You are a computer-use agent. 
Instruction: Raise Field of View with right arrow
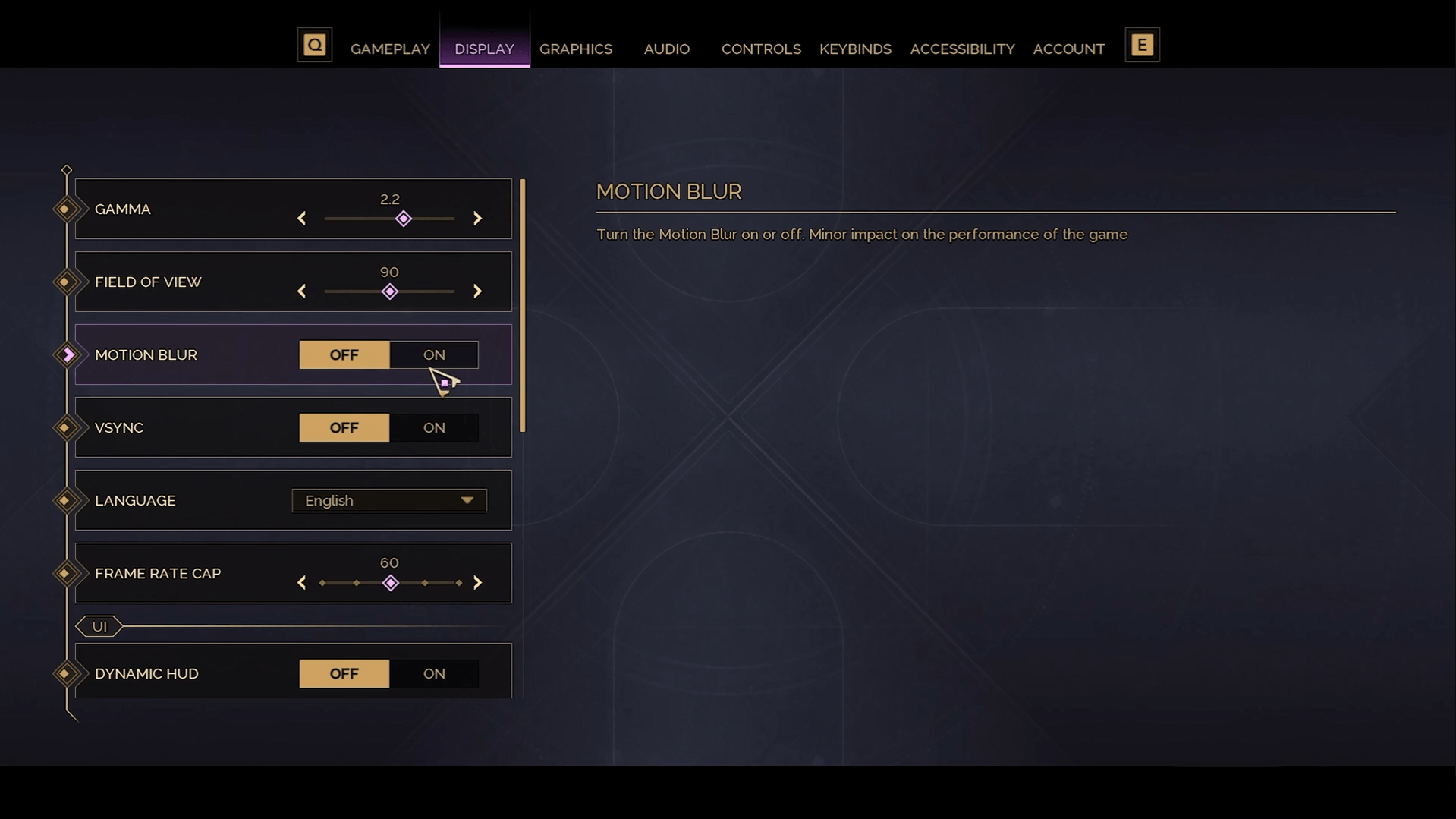point(477,291)
